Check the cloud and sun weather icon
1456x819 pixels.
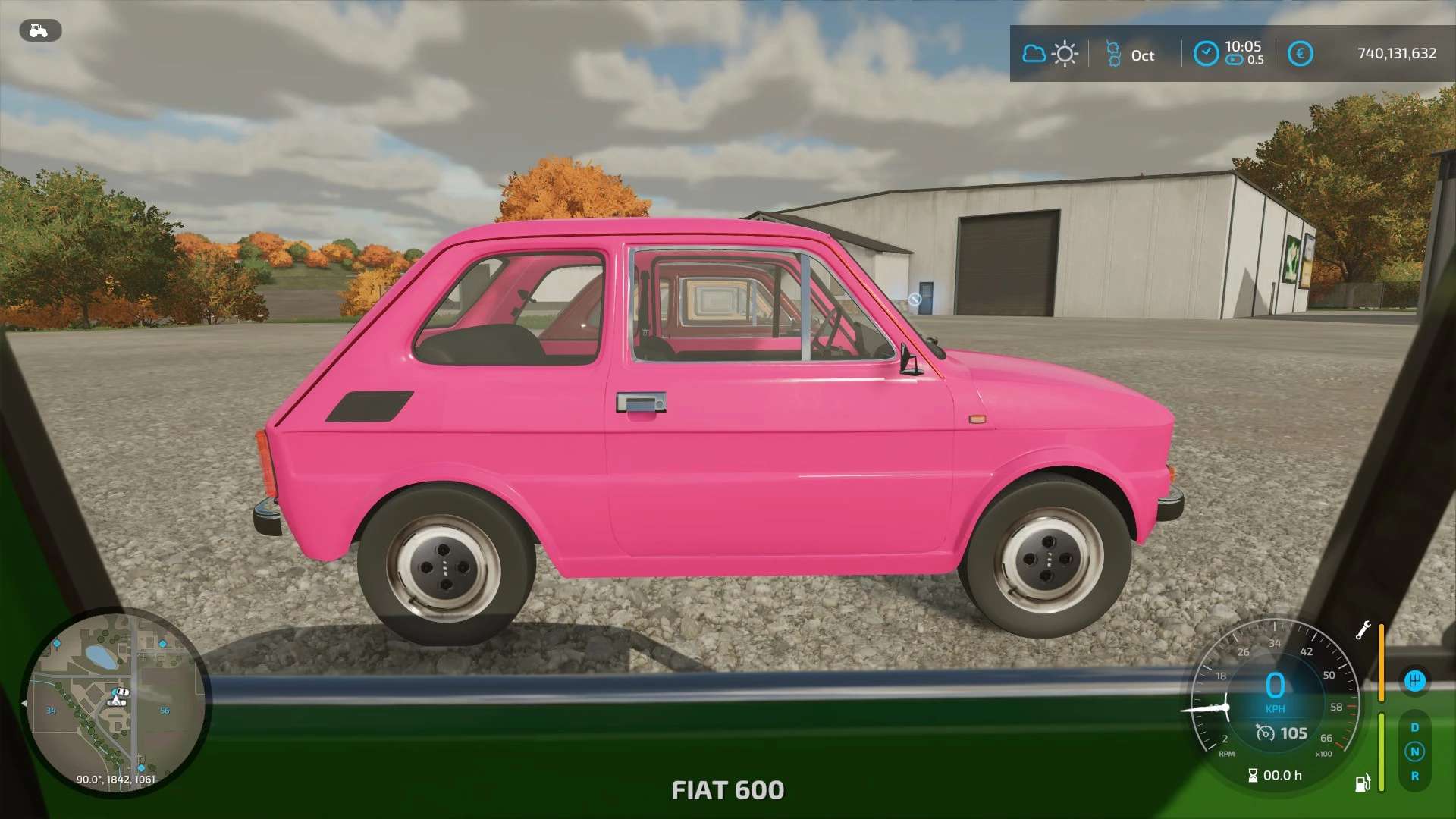click(1050, 54)
